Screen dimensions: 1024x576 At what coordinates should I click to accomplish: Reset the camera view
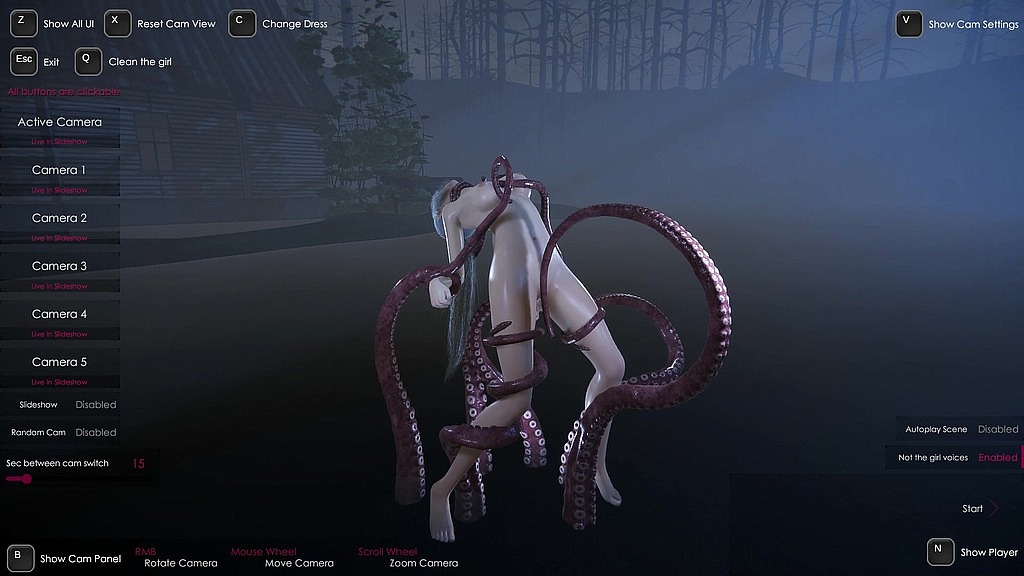[118, 23]
